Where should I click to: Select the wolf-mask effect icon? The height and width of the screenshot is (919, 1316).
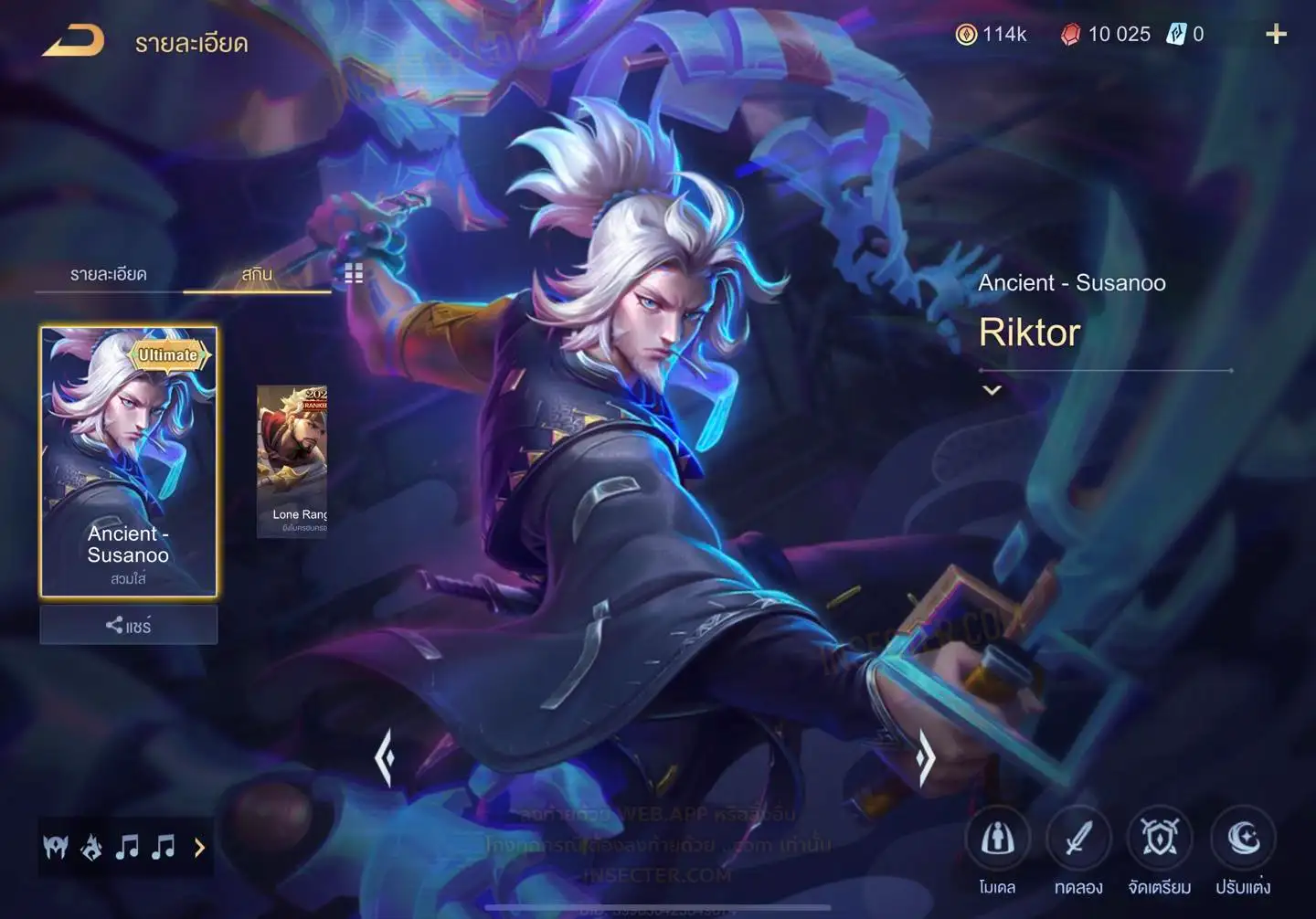pos(56,848)
